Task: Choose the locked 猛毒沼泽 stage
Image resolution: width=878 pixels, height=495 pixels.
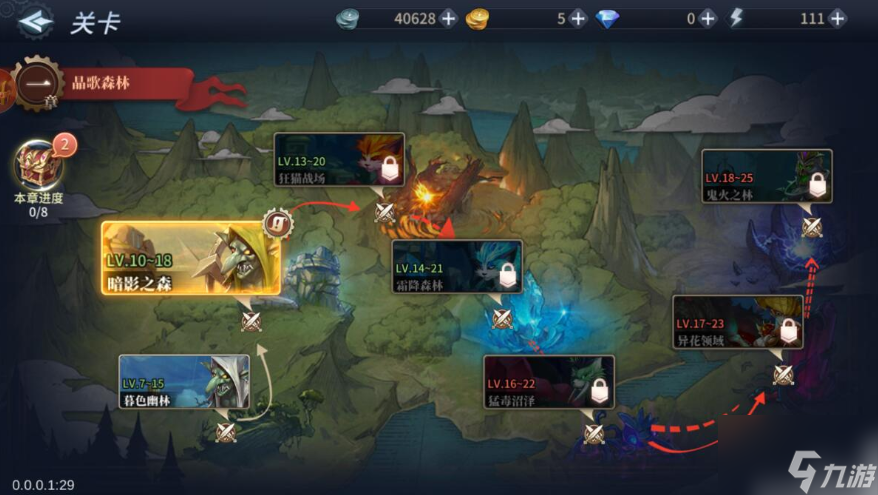Action: tap(548, 382)
